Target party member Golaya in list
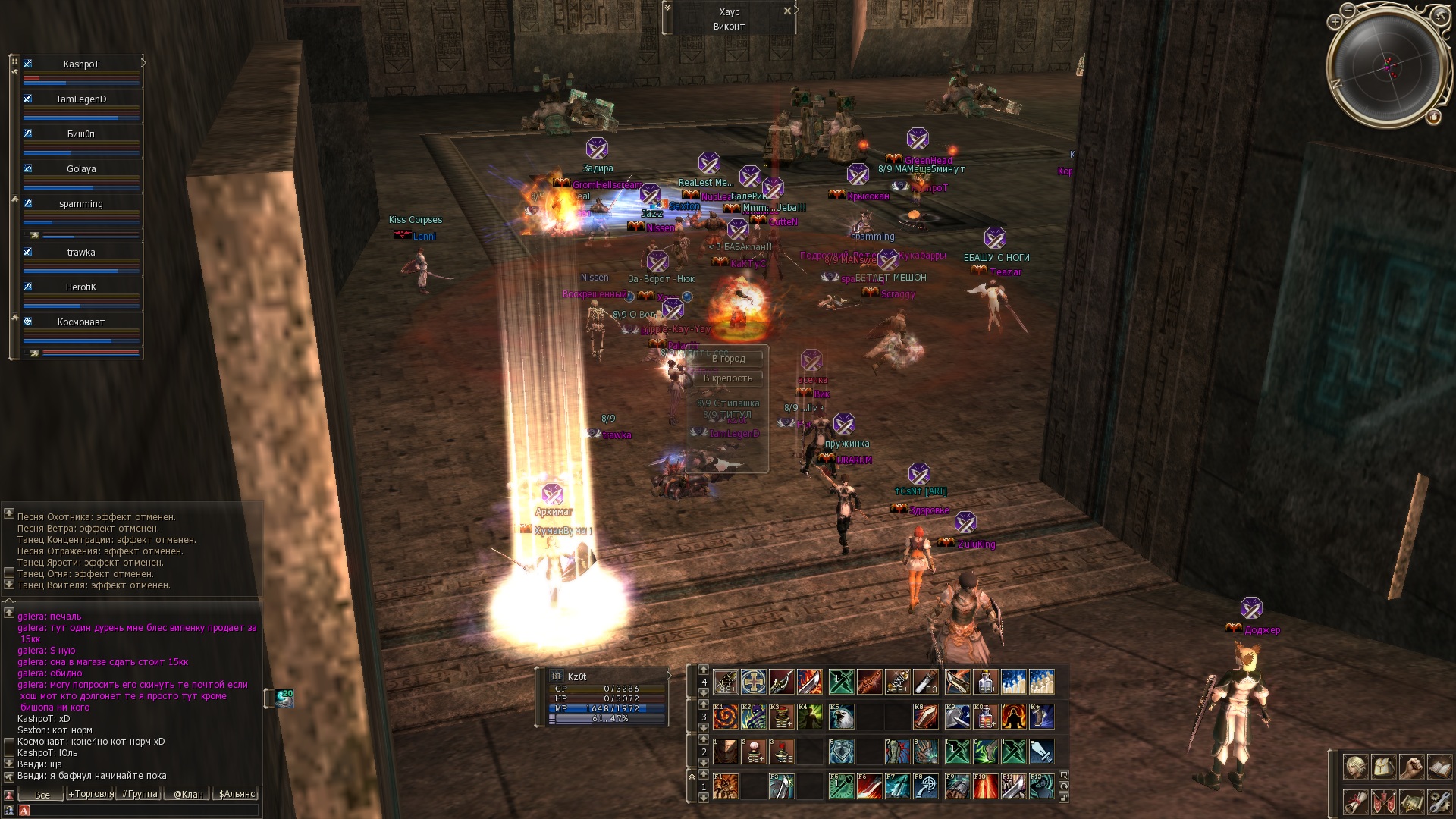The image size is (1456, 819). pyautogui.click(x=81, y=169)
